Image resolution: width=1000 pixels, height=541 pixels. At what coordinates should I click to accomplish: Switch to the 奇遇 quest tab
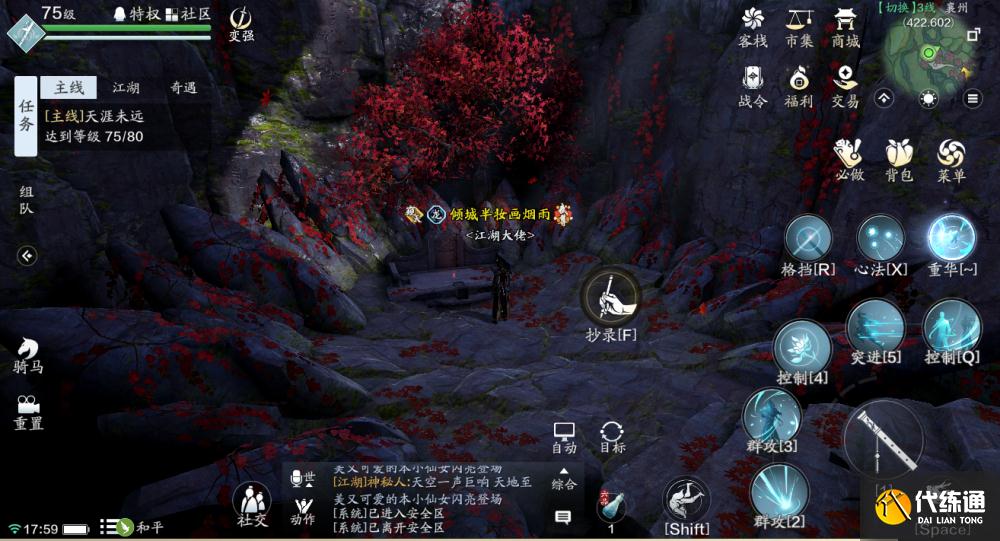(x=182, y=88)
